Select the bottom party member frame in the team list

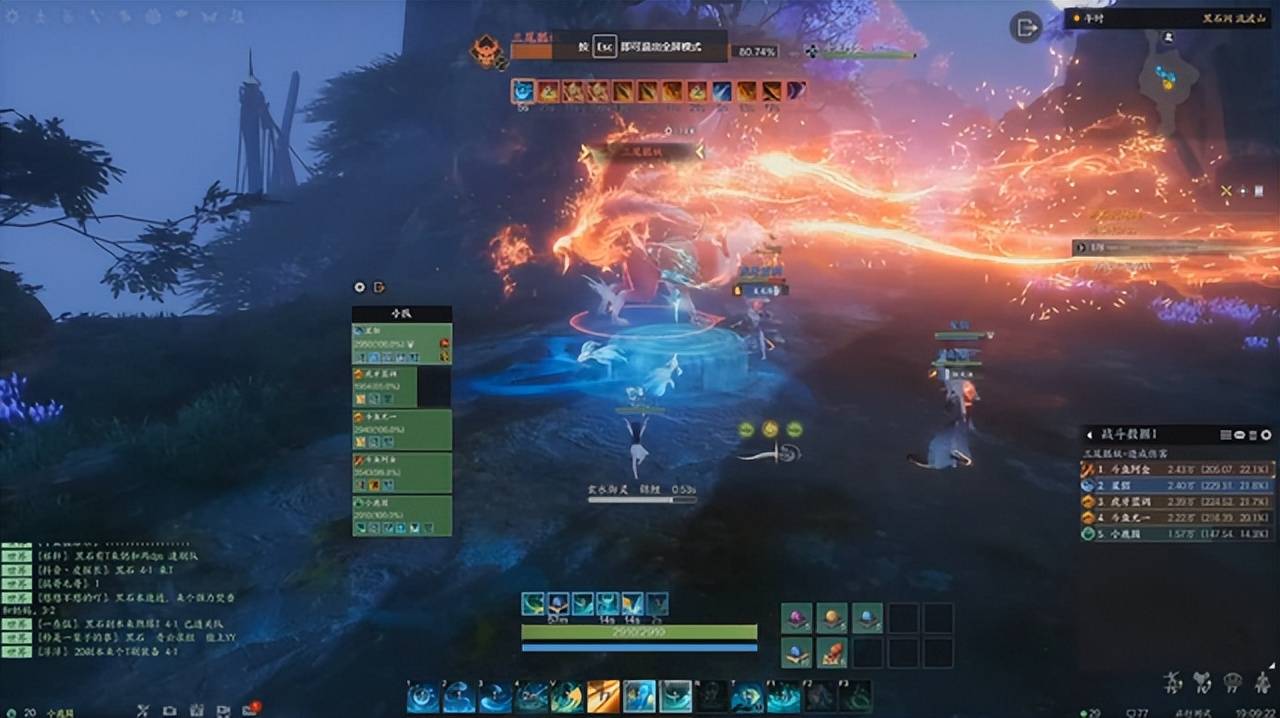(402, 515)
